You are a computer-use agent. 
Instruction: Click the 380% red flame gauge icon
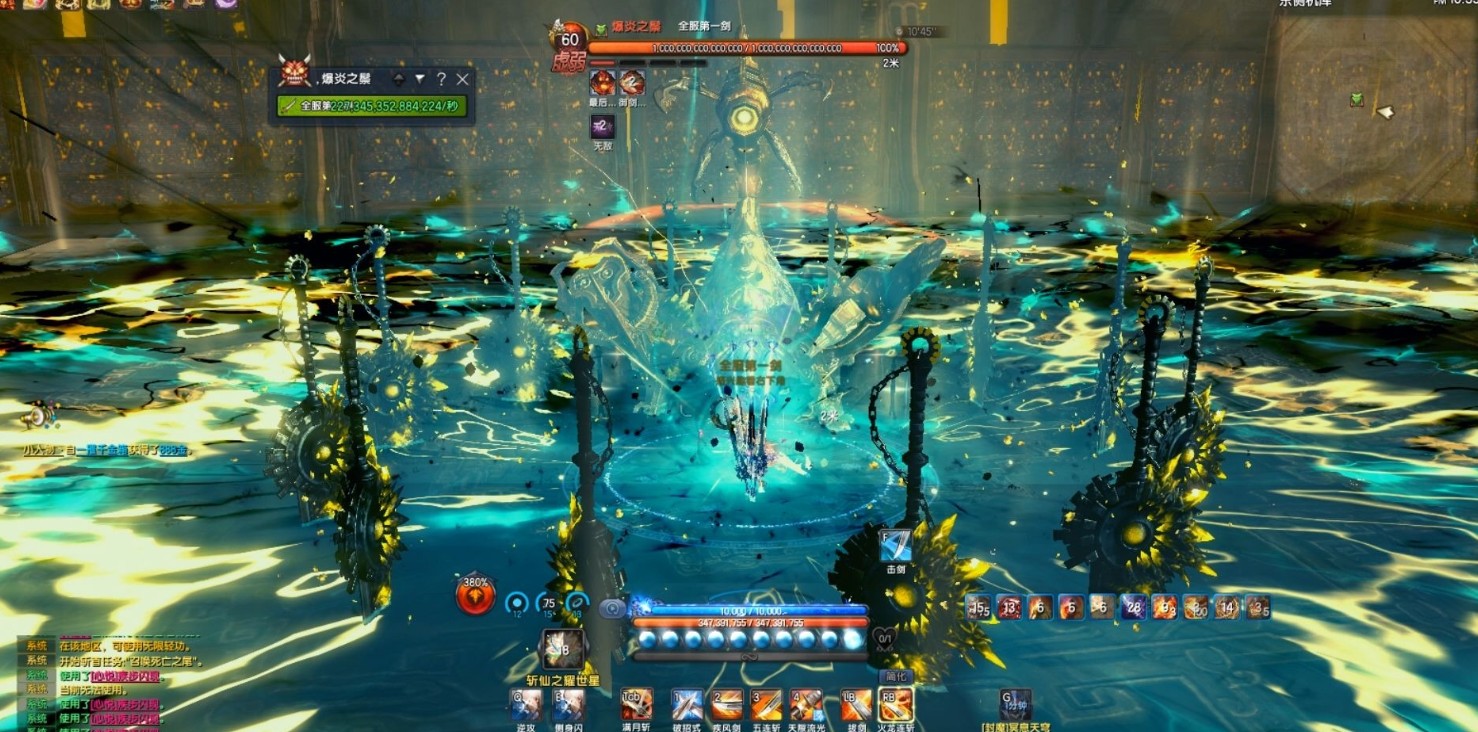[475, 595]
